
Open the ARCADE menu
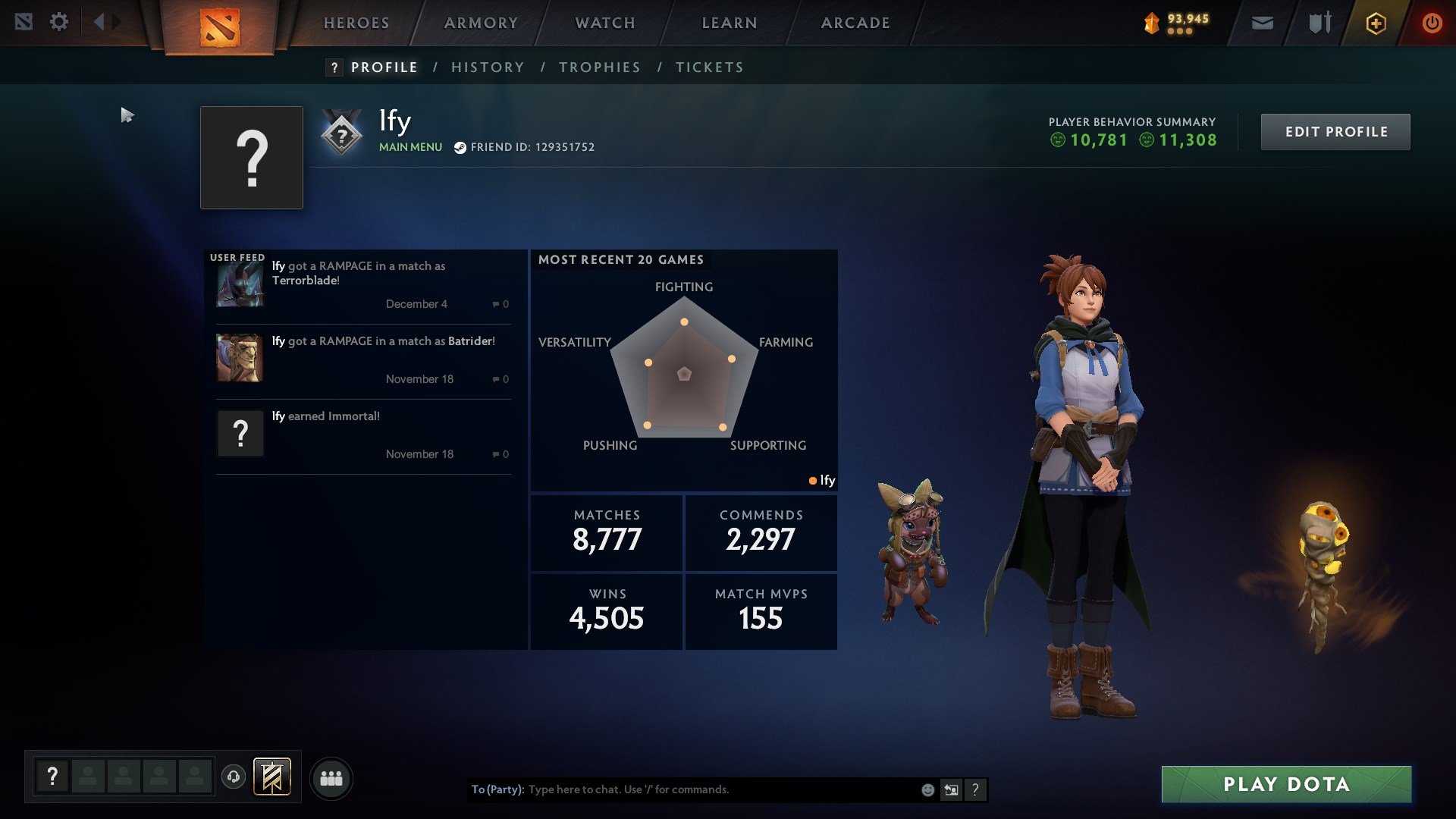(854, 23)
